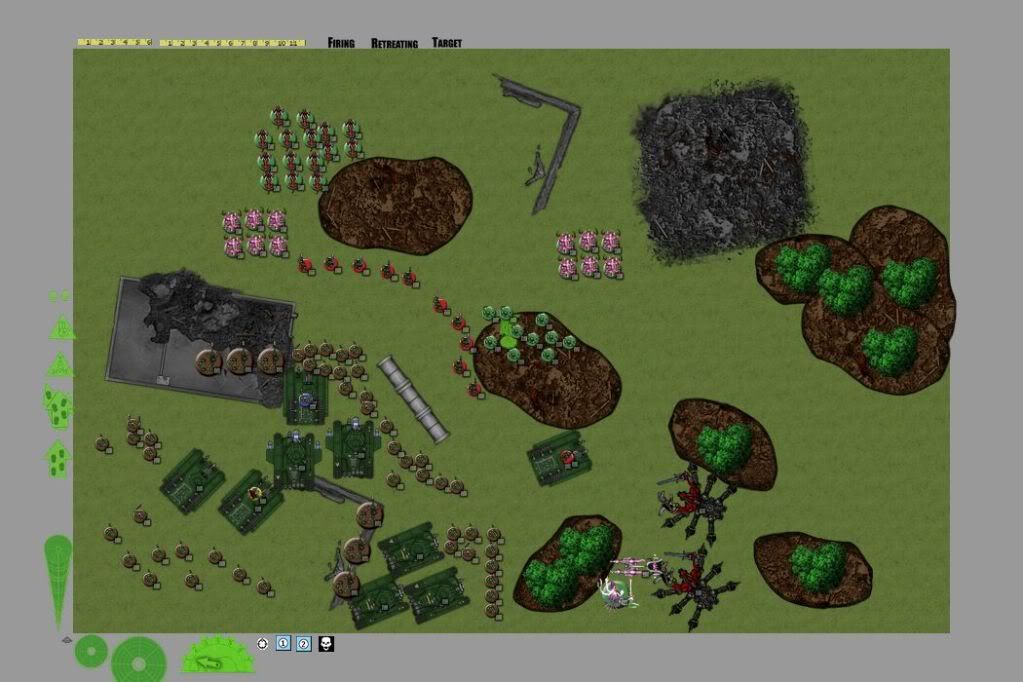
Task: Select the blue number 2 marker
Action: click(x=304, y=644)
